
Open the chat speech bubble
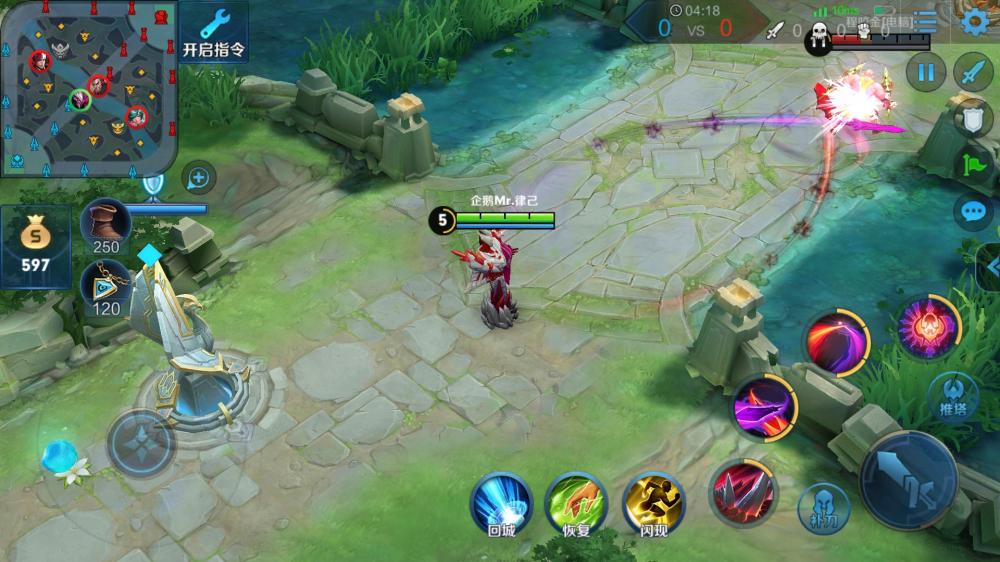[972, 211]
